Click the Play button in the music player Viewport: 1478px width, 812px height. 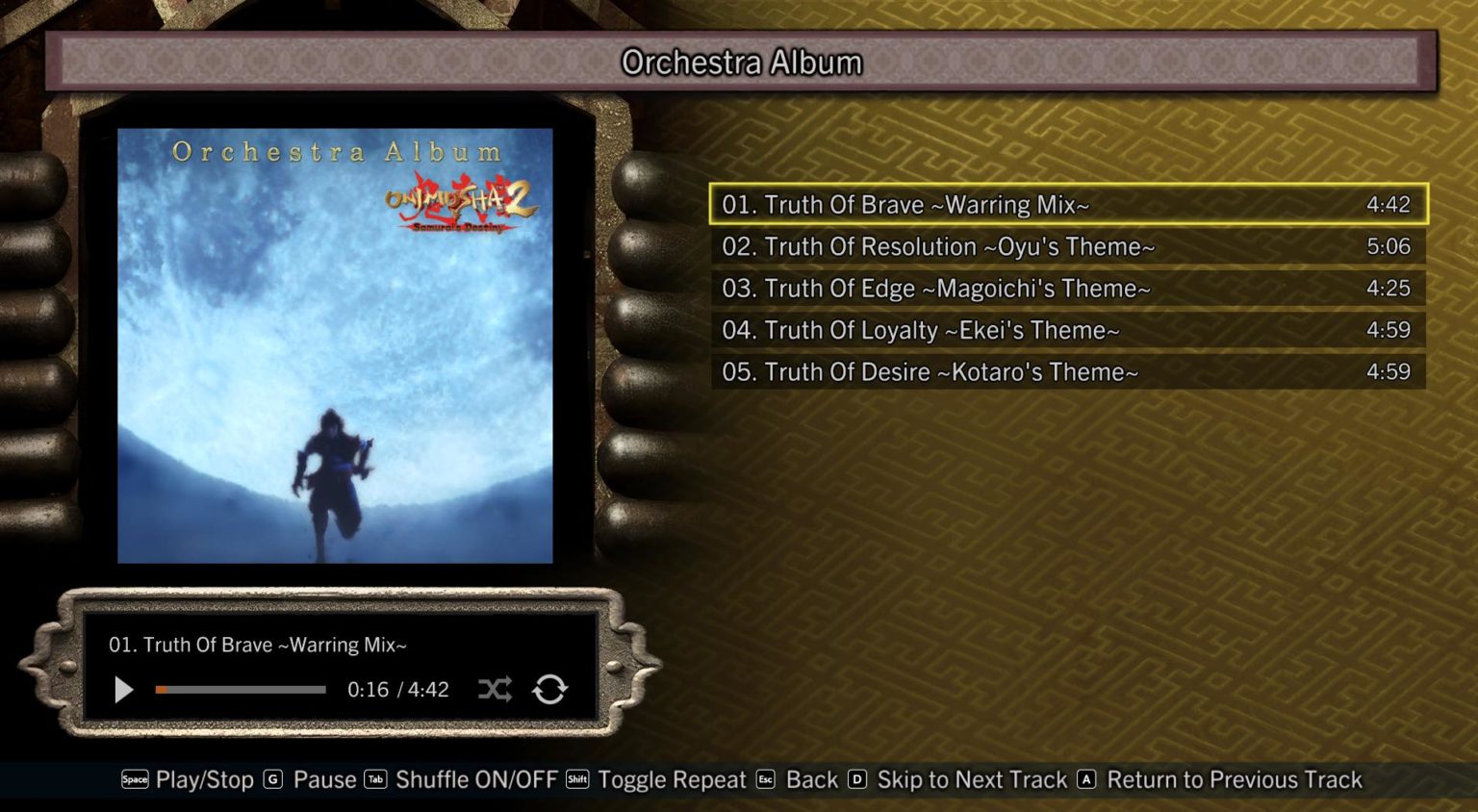point(122,690)
